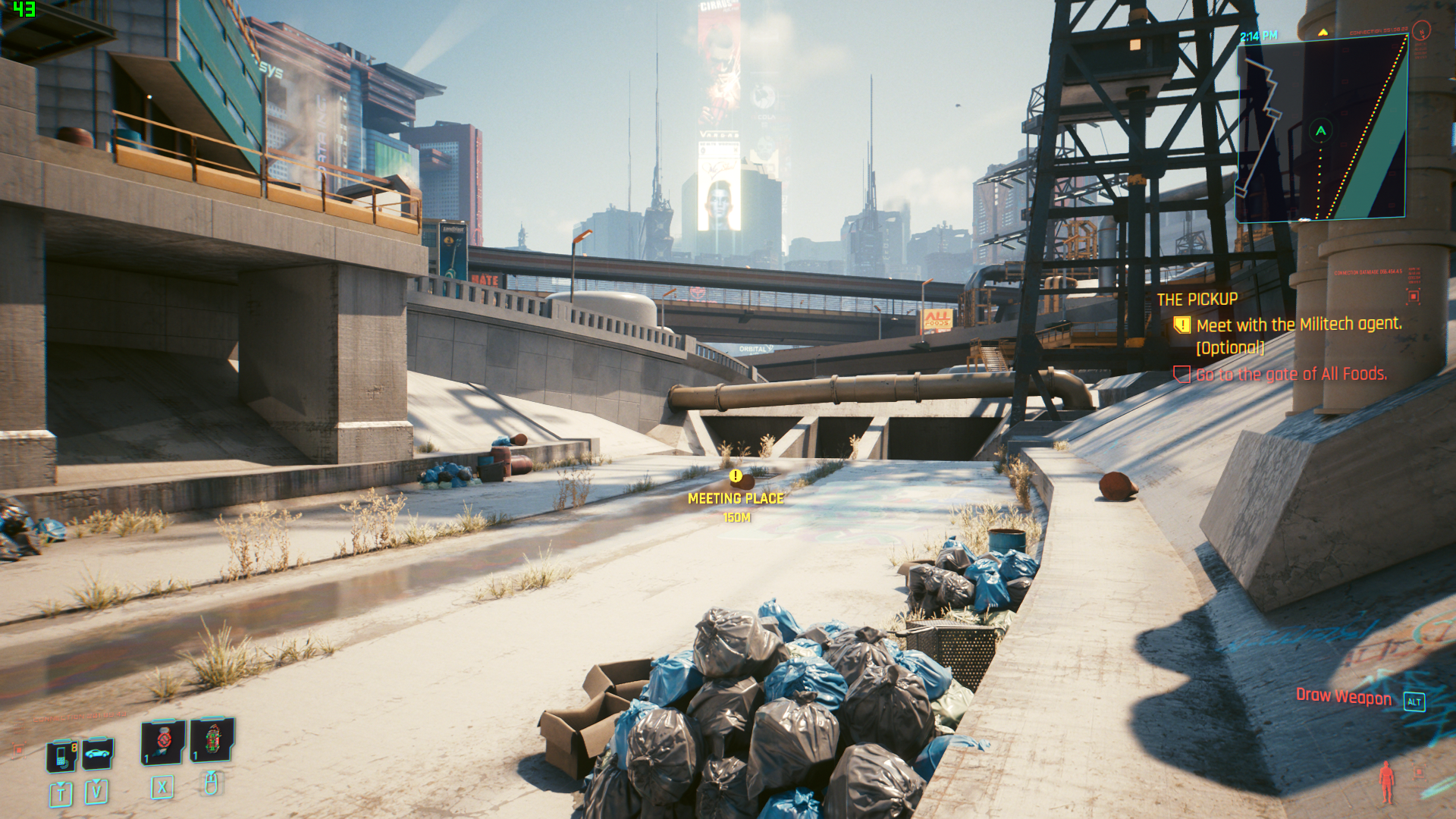Select the player arrow on the minimap
The height and width of the screenshot is (819, 1456).
tap(1321, 130)
